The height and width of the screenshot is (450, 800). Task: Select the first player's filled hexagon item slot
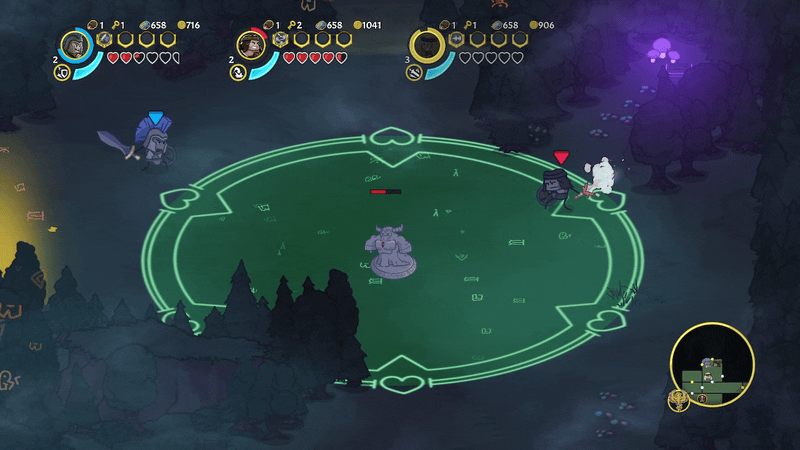tap(105, 39)
